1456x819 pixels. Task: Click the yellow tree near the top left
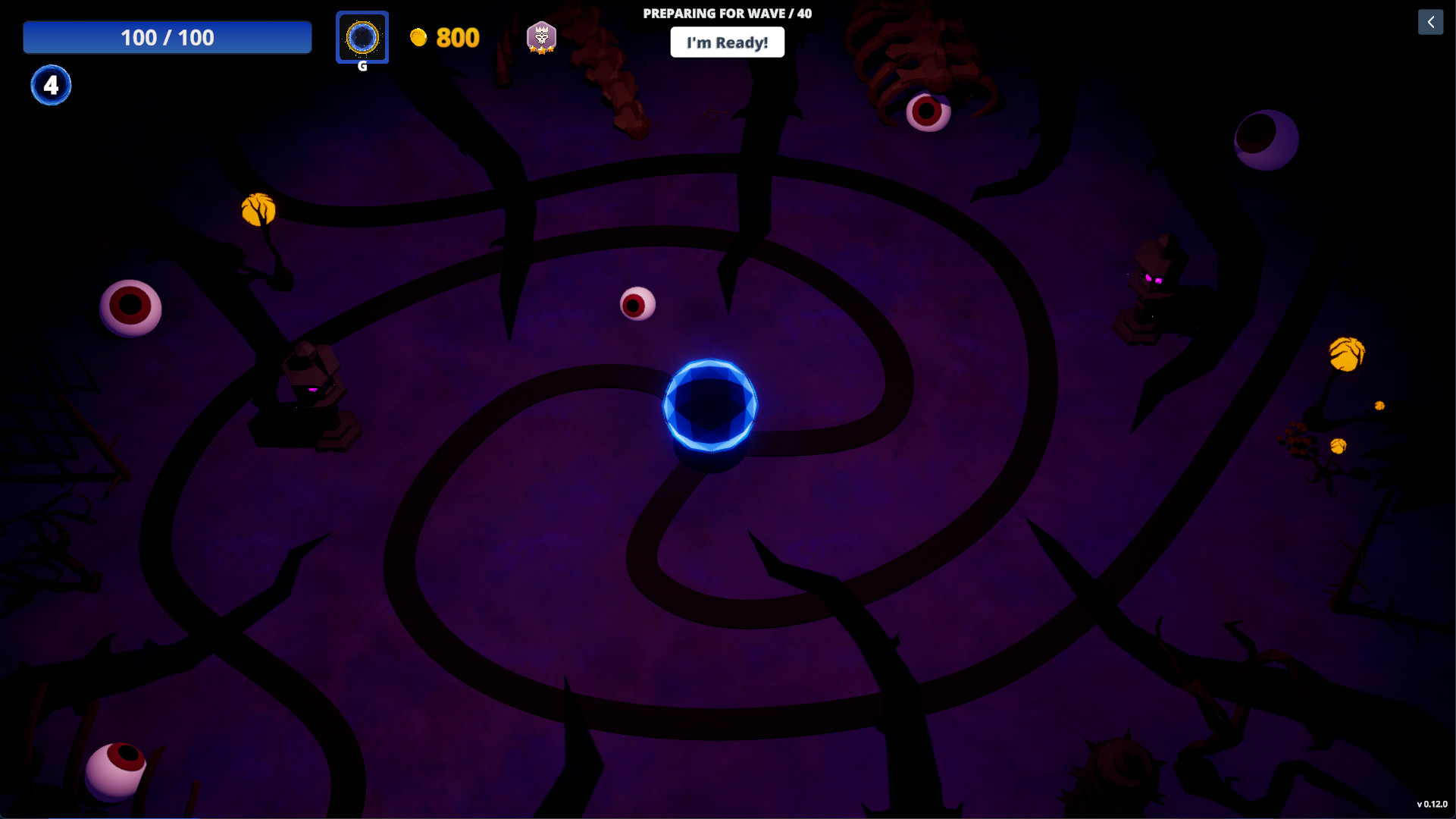point(258,207)
